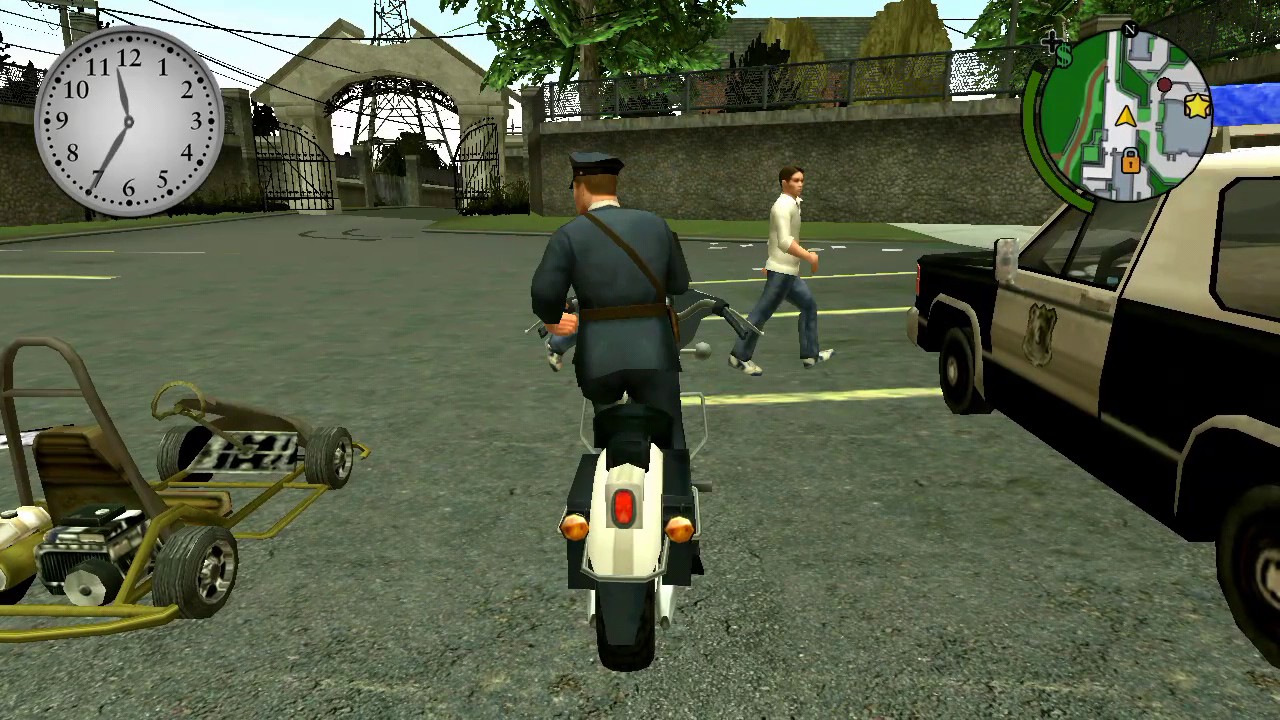Click the orange padlock icon on the radar
Image resolution: width=1280 pixels, height=720 pixels.
[x=1130, y=162]
